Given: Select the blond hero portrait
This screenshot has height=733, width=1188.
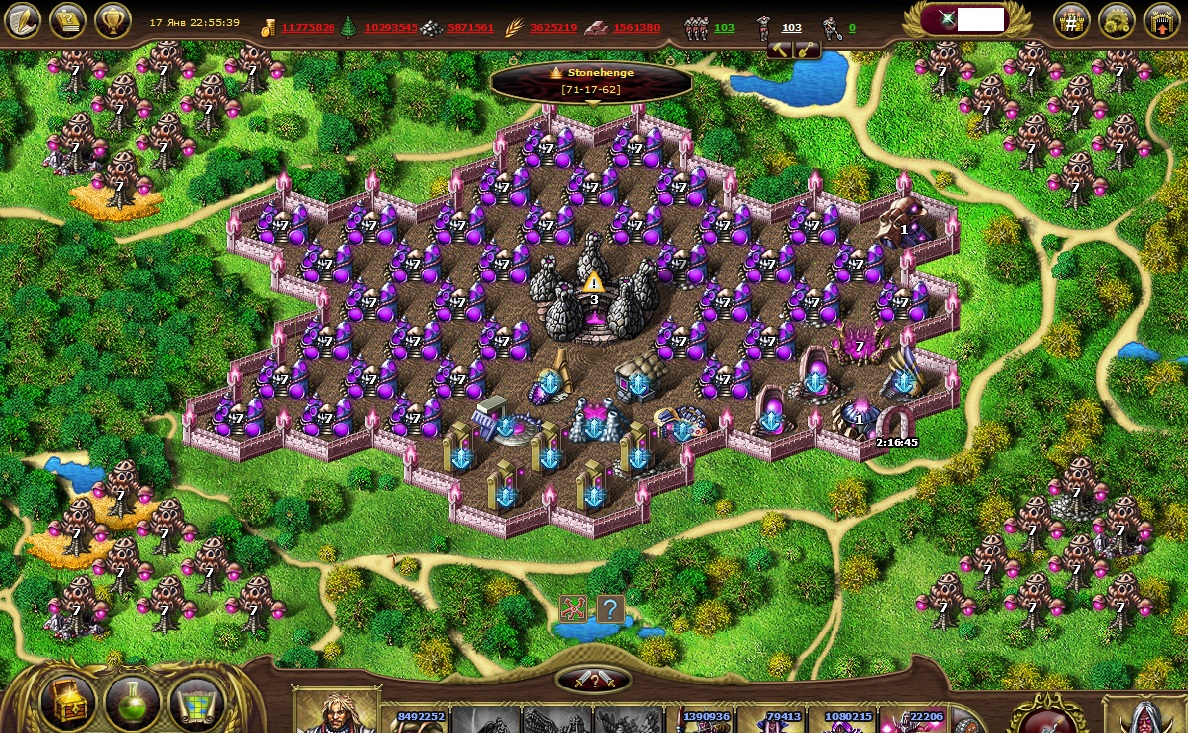Looking at the screenshot, I should [338, 712].
